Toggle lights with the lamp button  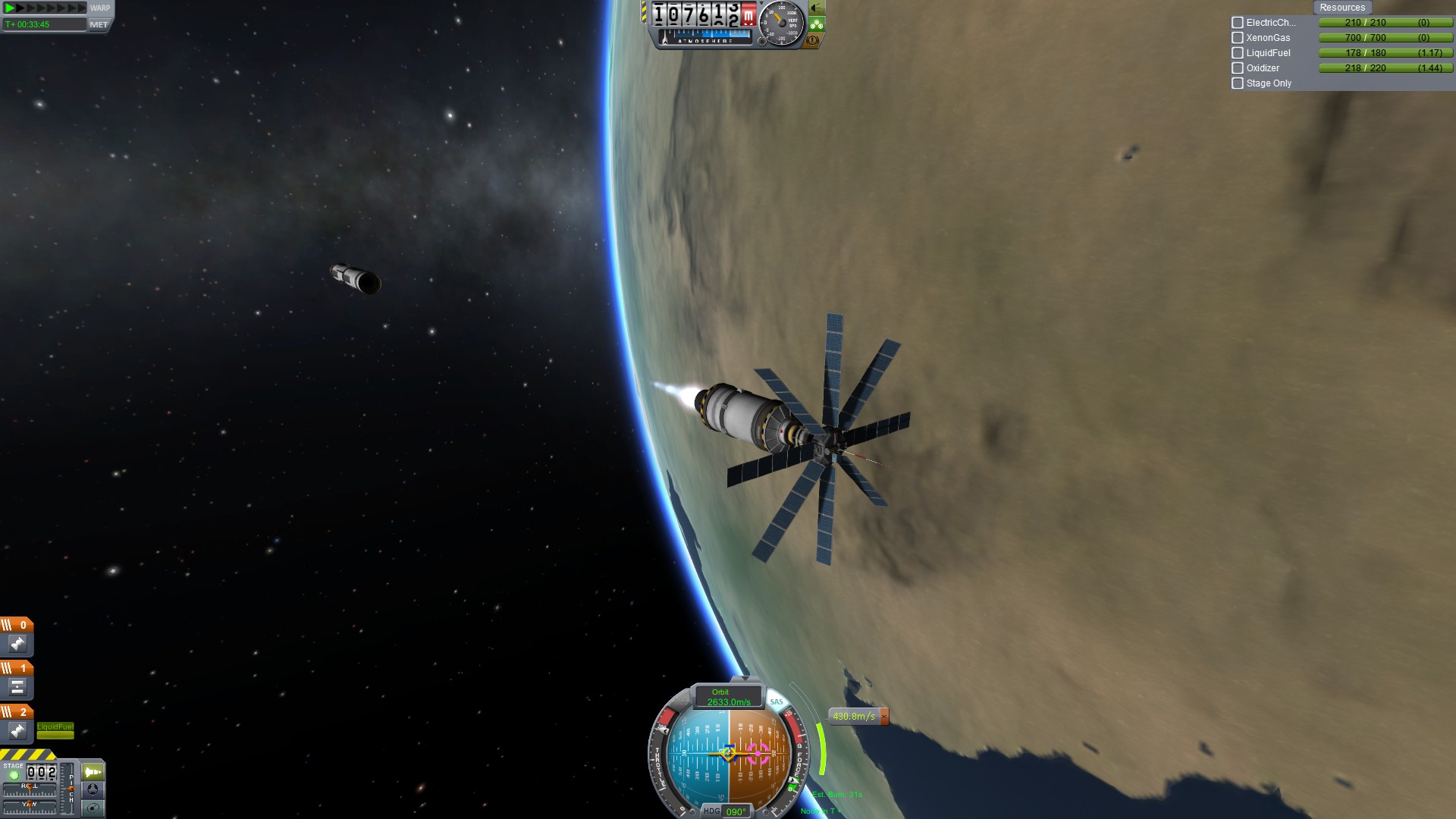click(816, 8)
